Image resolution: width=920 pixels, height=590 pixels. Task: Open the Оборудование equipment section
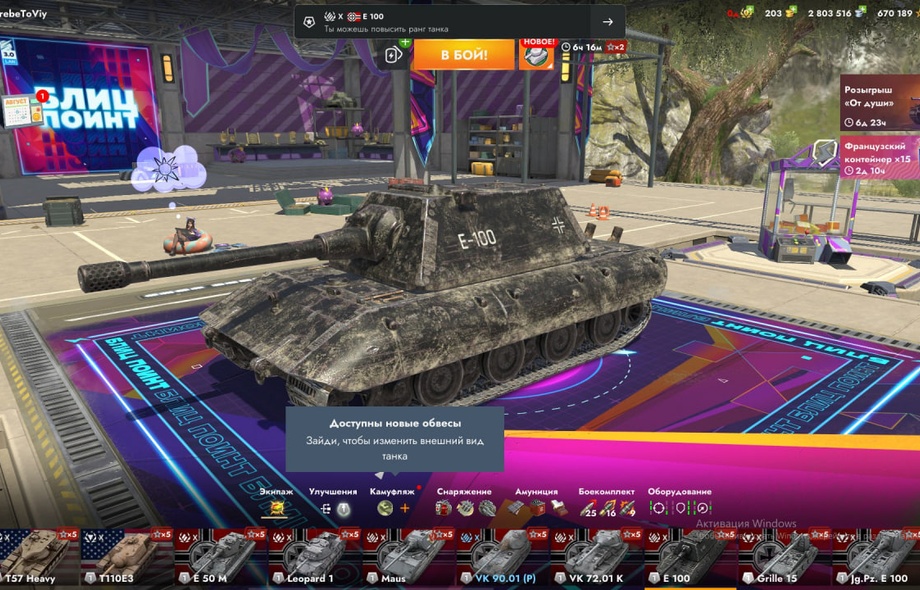pos(679,508)
